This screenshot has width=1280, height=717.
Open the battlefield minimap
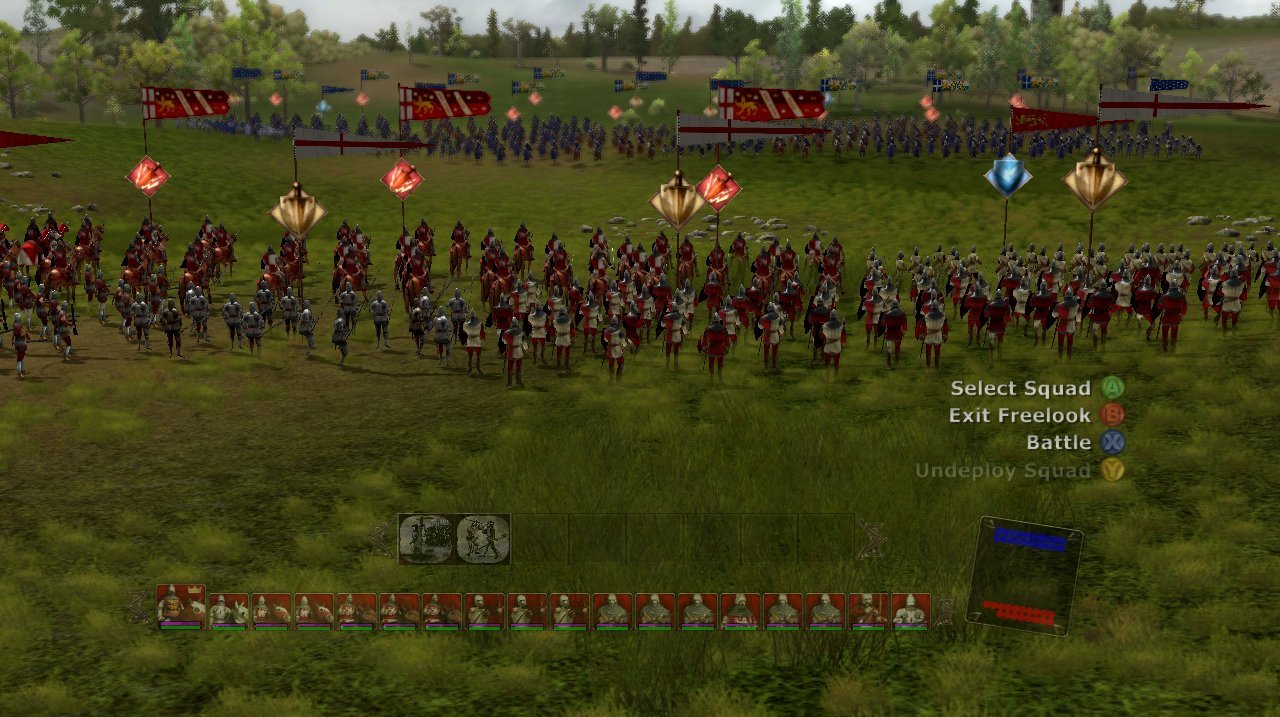pyautogui.click(x=1025, y=575)
